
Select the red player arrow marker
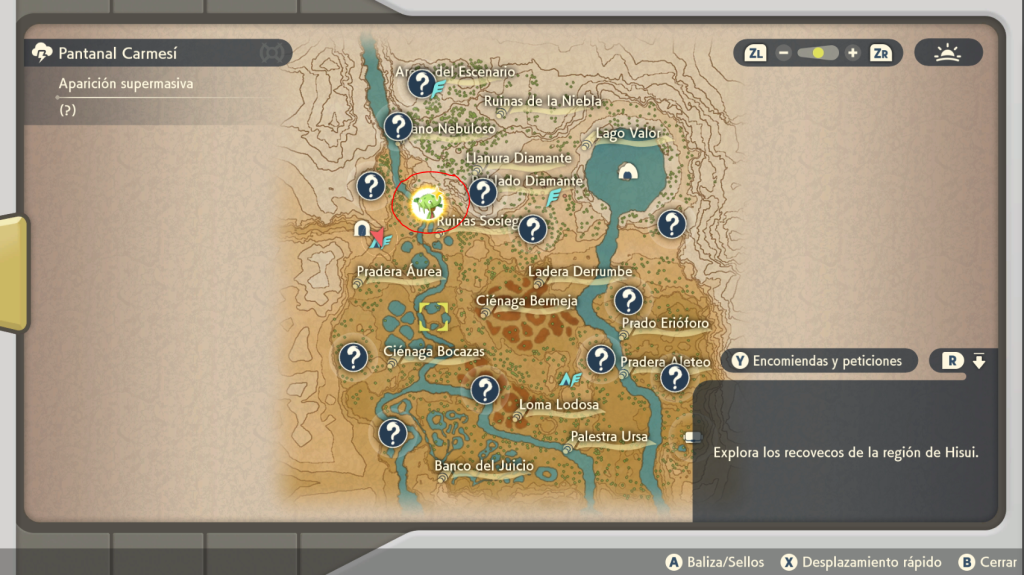(378, 236)
